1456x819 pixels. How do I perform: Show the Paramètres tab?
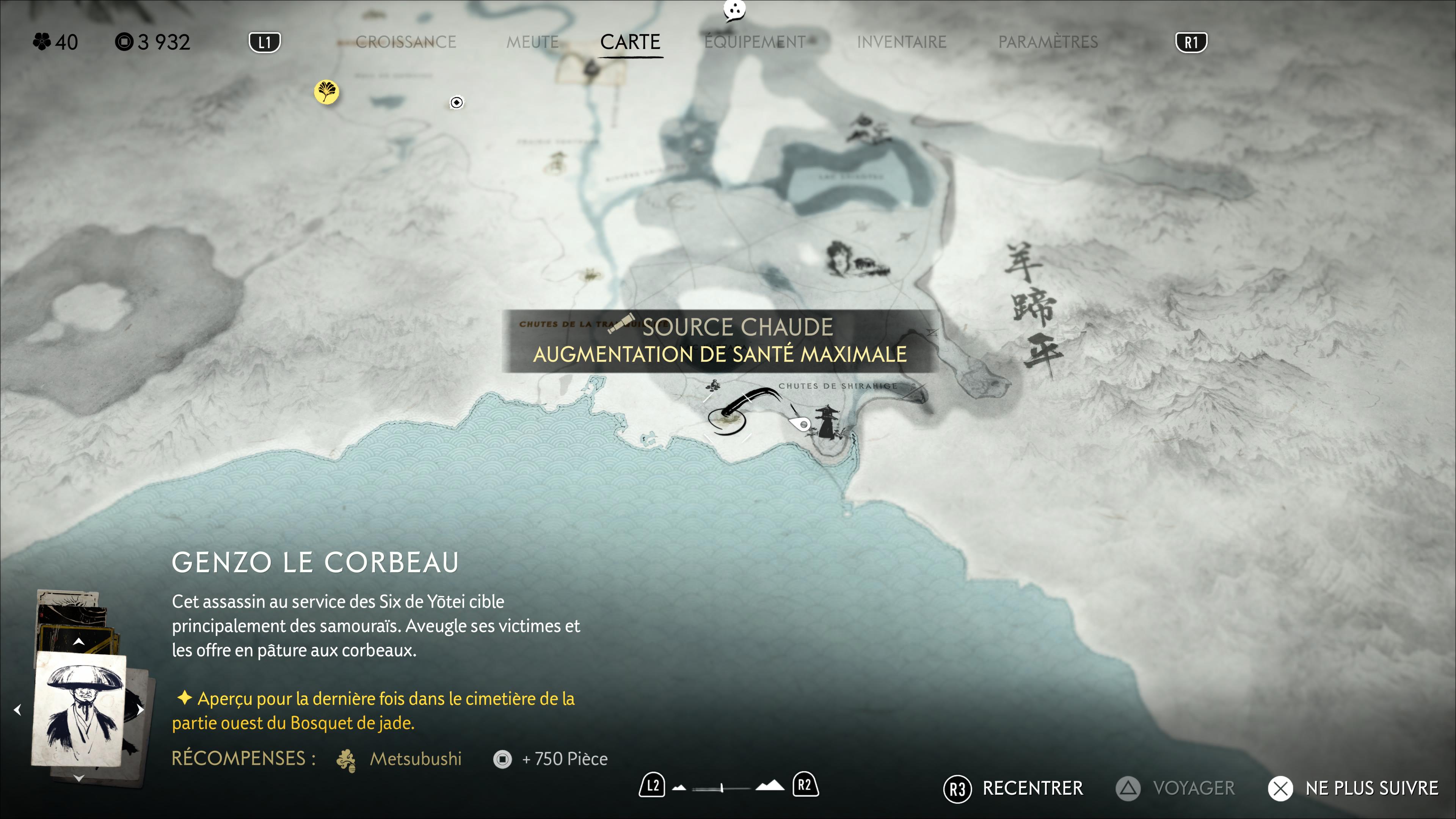[x=1048, y=42]
